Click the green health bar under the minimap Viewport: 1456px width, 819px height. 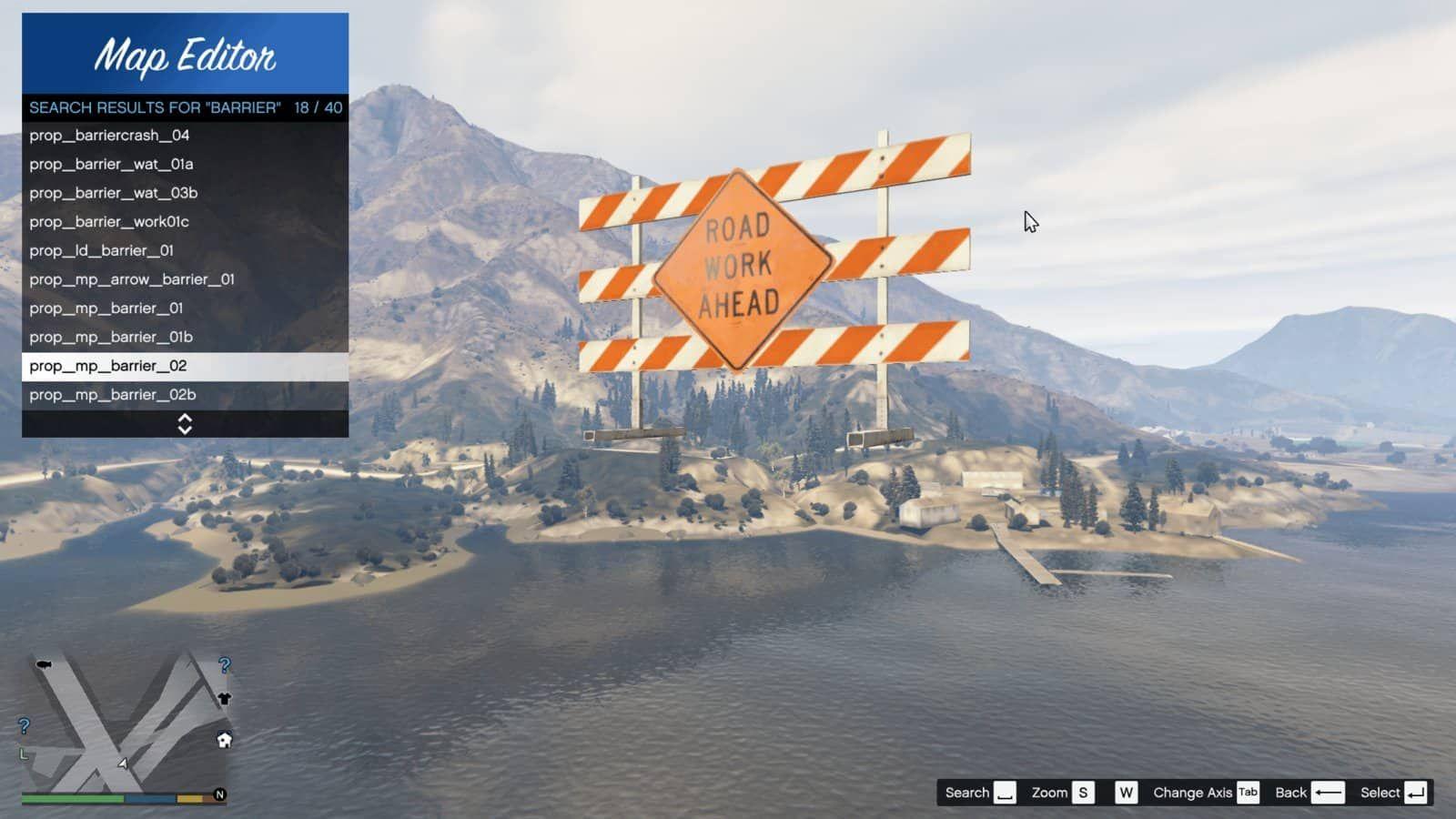tap(71, 798)
